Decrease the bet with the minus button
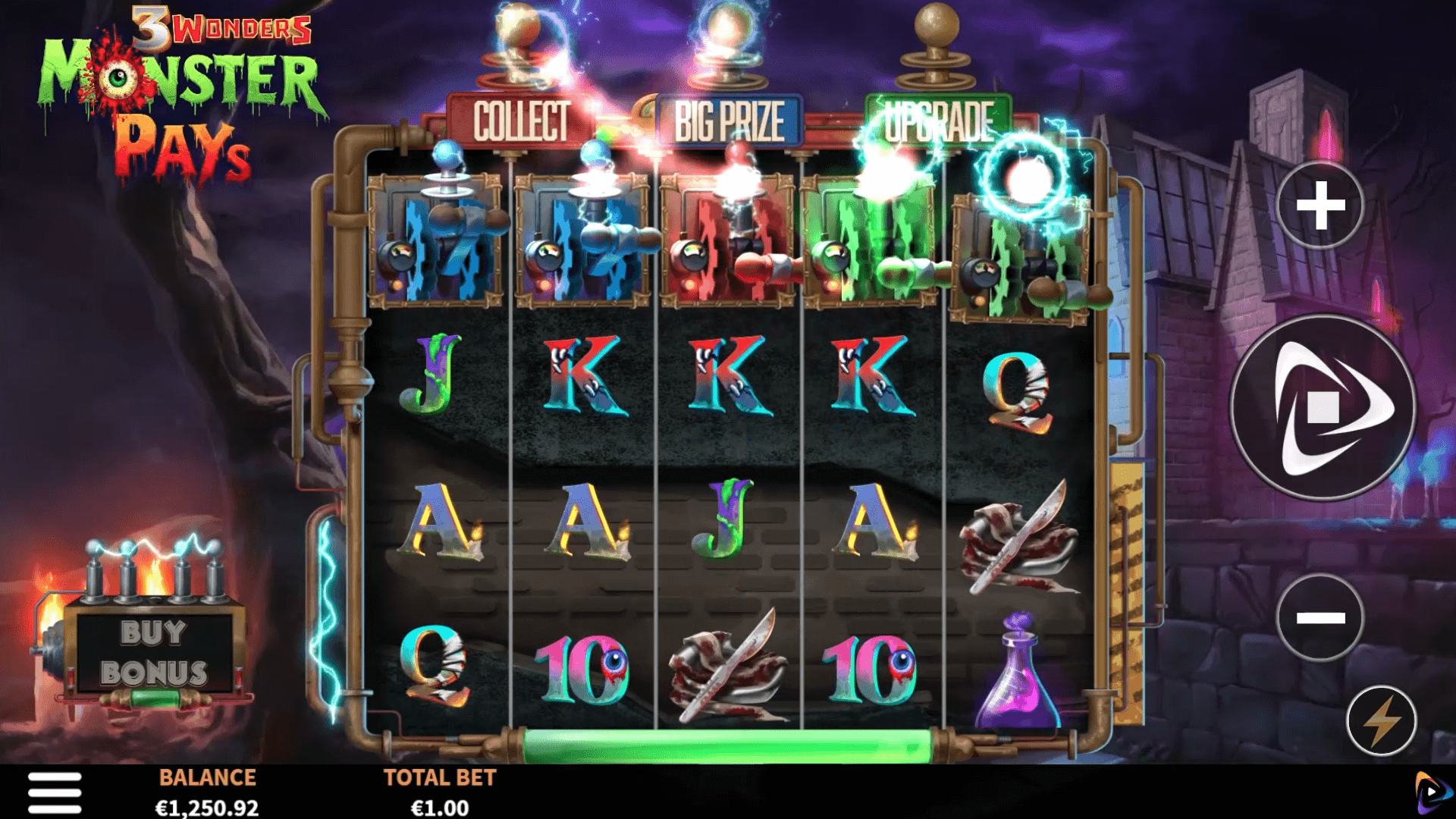 point(1320,618)
